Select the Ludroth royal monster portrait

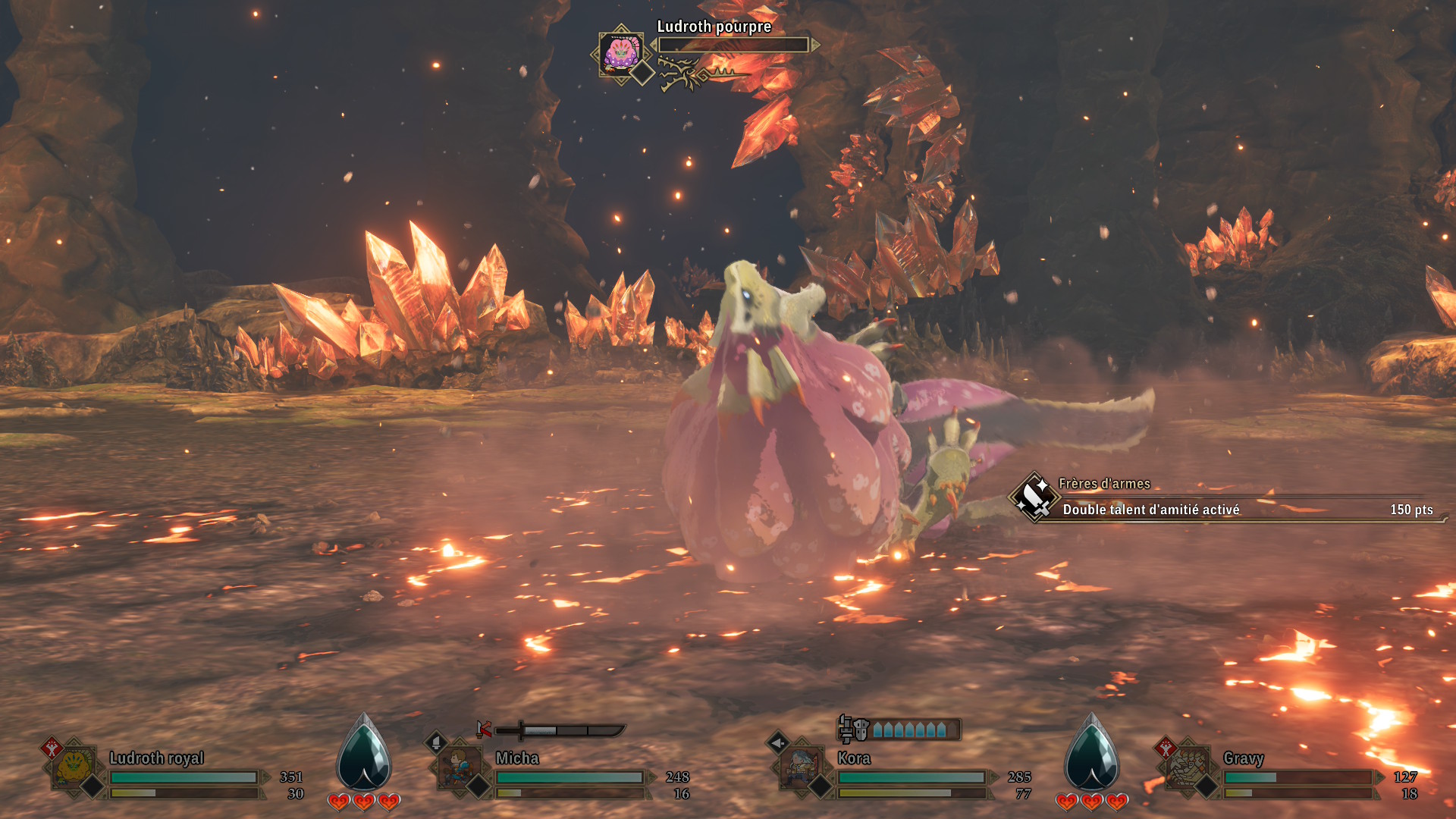pyautogui.click(x=74, y=767)
